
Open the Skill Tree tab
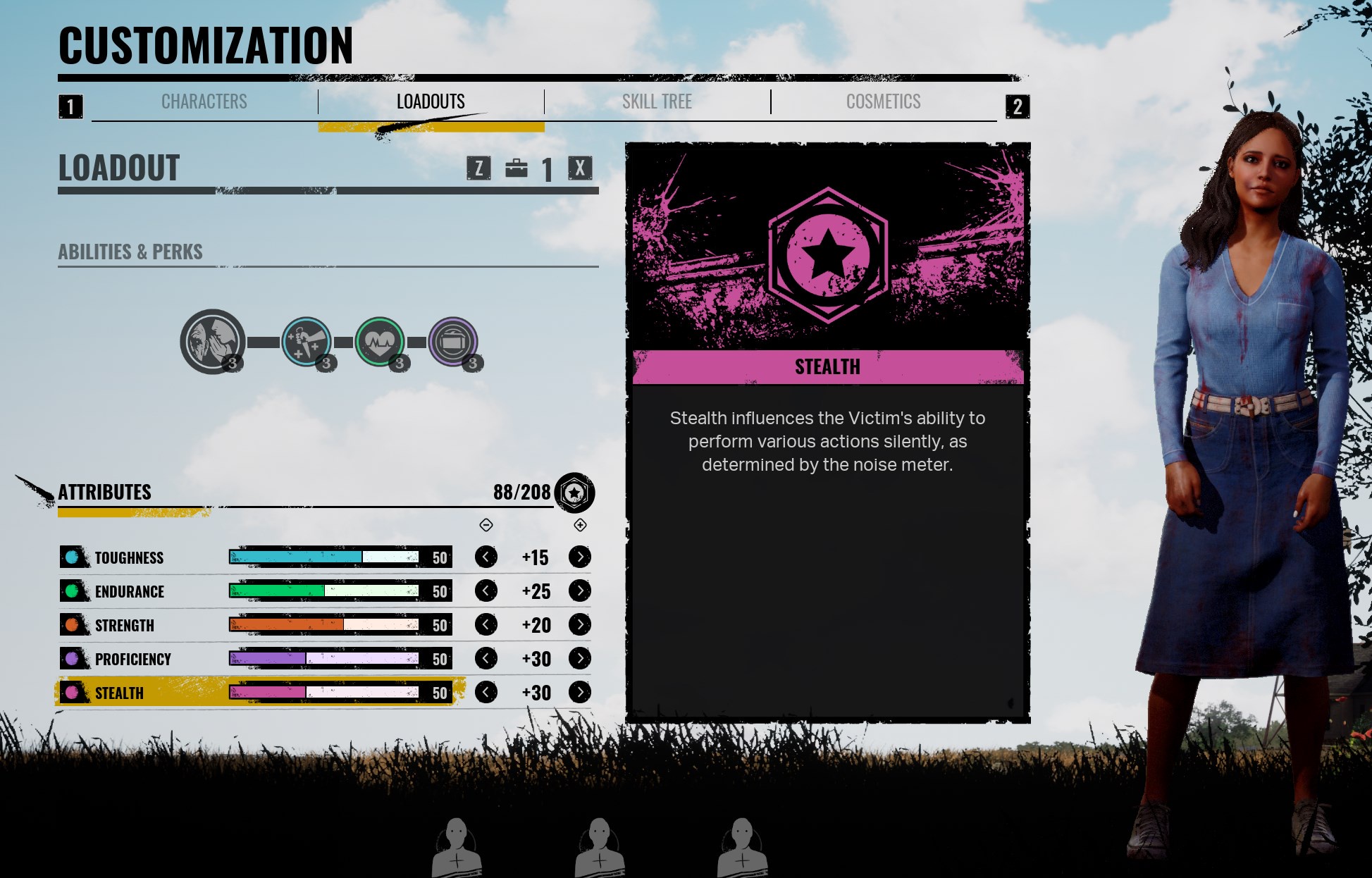pyautogui.click(x=657, y=102)
